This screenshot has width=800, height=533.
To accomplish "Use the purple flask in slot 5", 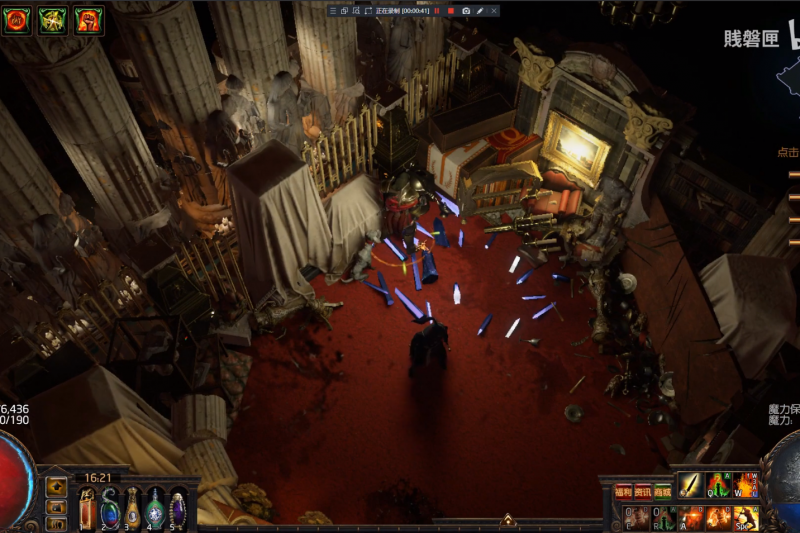I will 178,507.
